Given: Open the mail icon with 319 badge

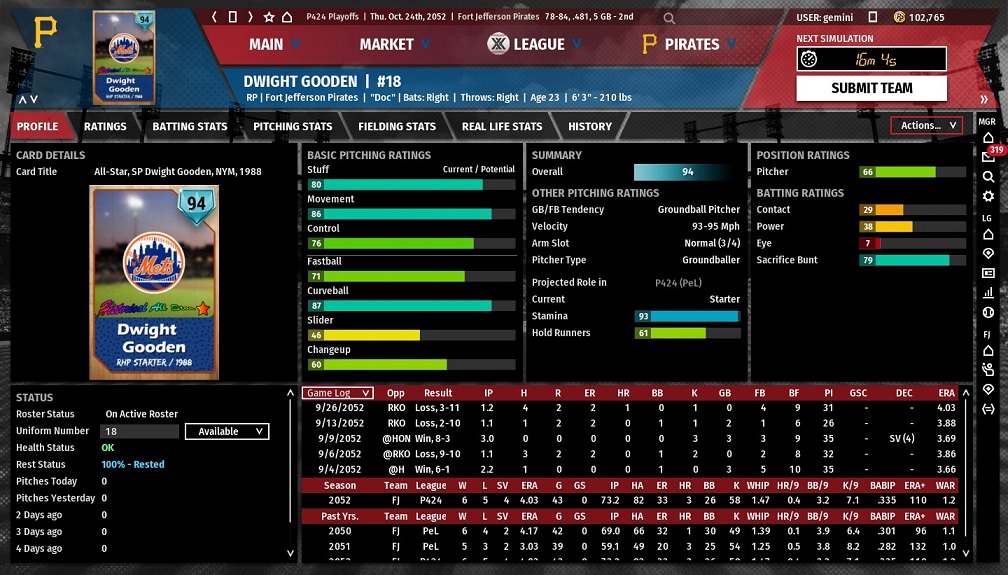Looking at the screenshot, I should point(988,157).
